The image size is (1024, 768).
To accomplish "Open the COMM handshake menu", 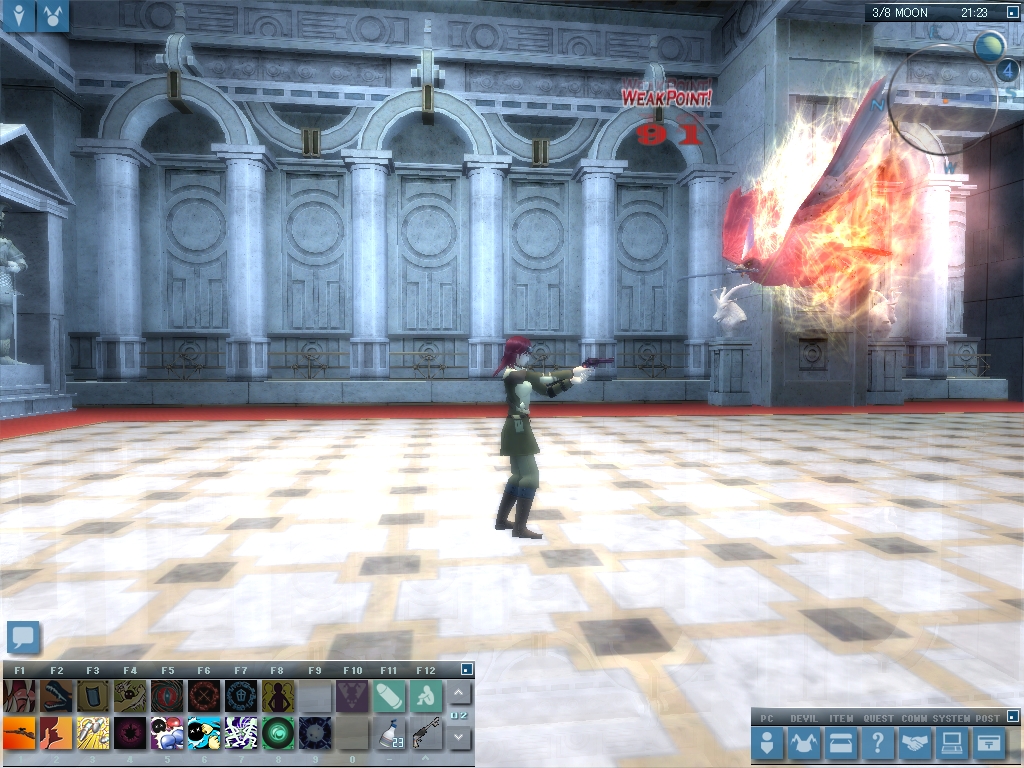I will 915,743.
